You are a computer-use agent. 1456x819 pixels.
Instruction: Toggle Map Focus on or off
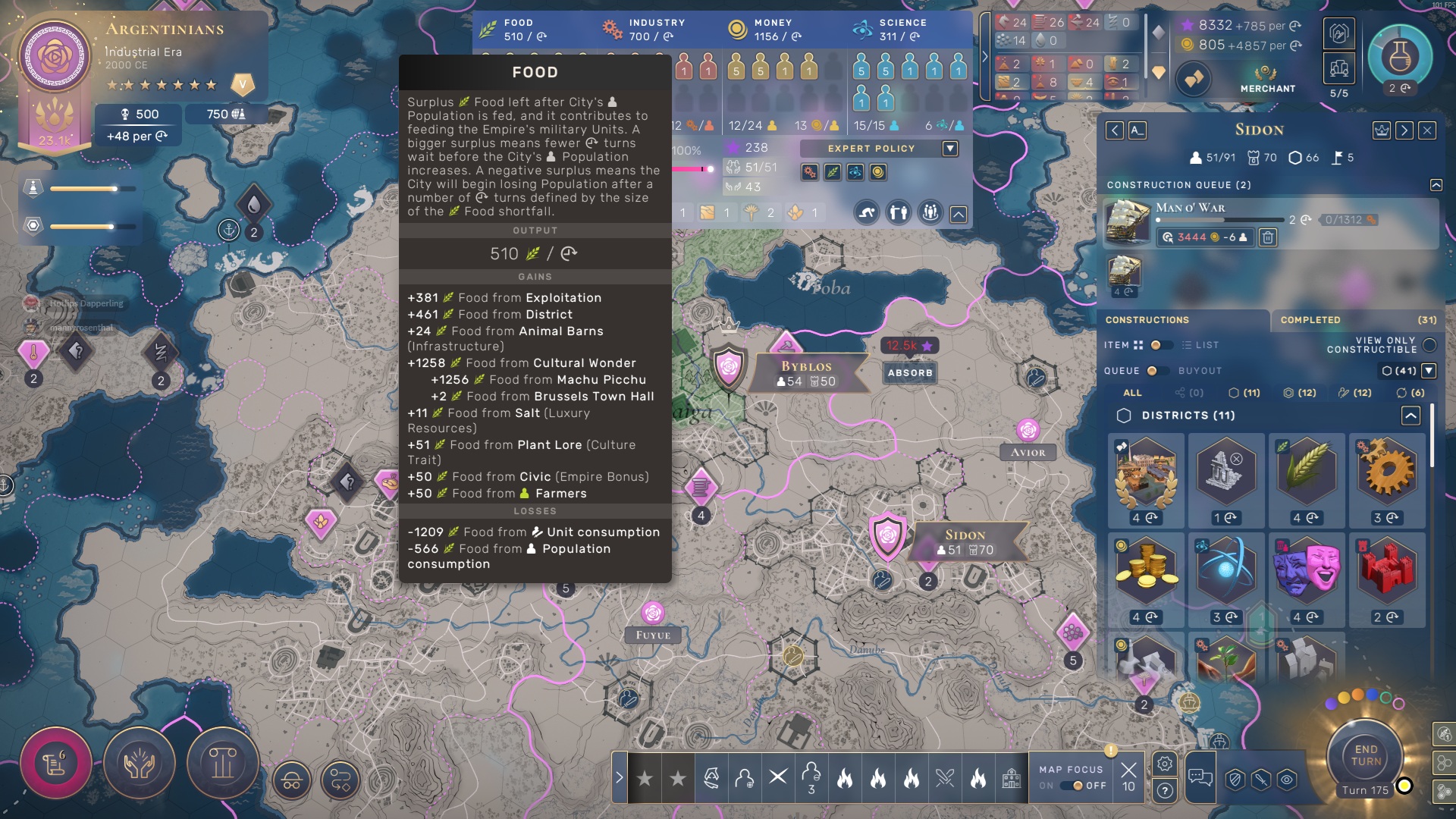click(x=1078, y=786)
